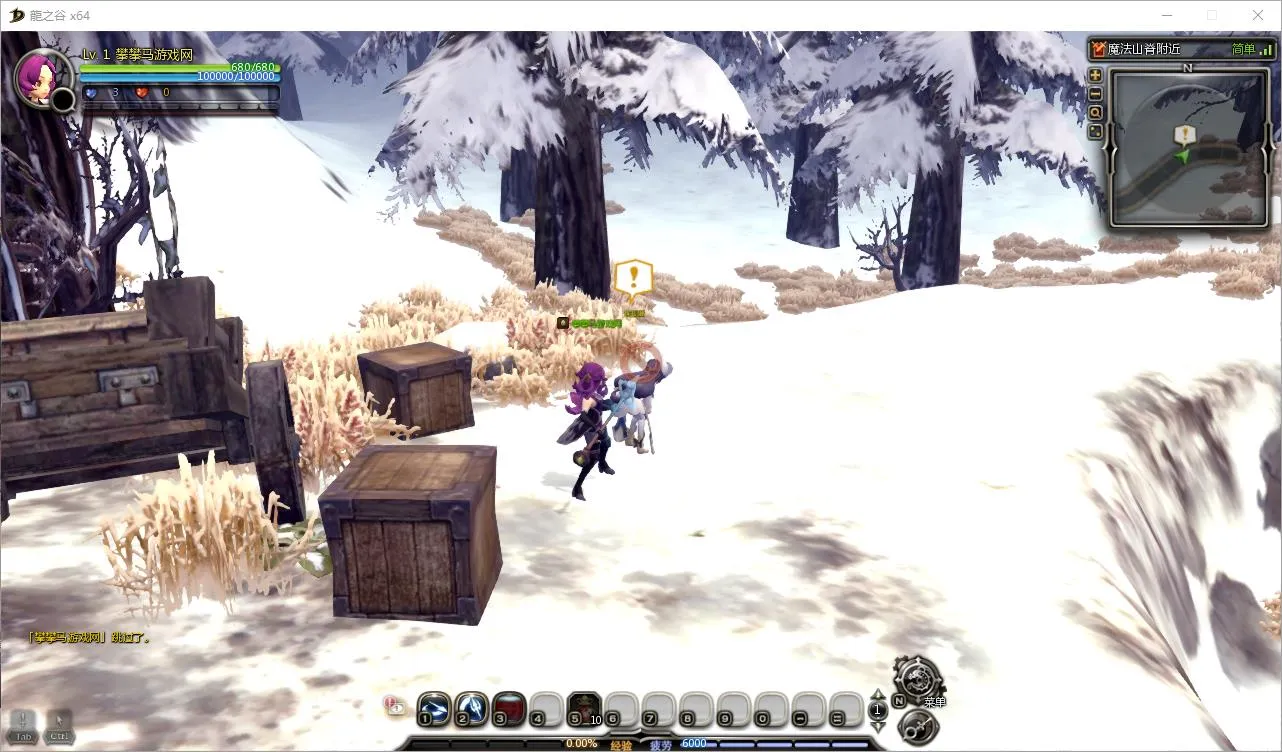Switch hotbar page with the up arrow

878,695
